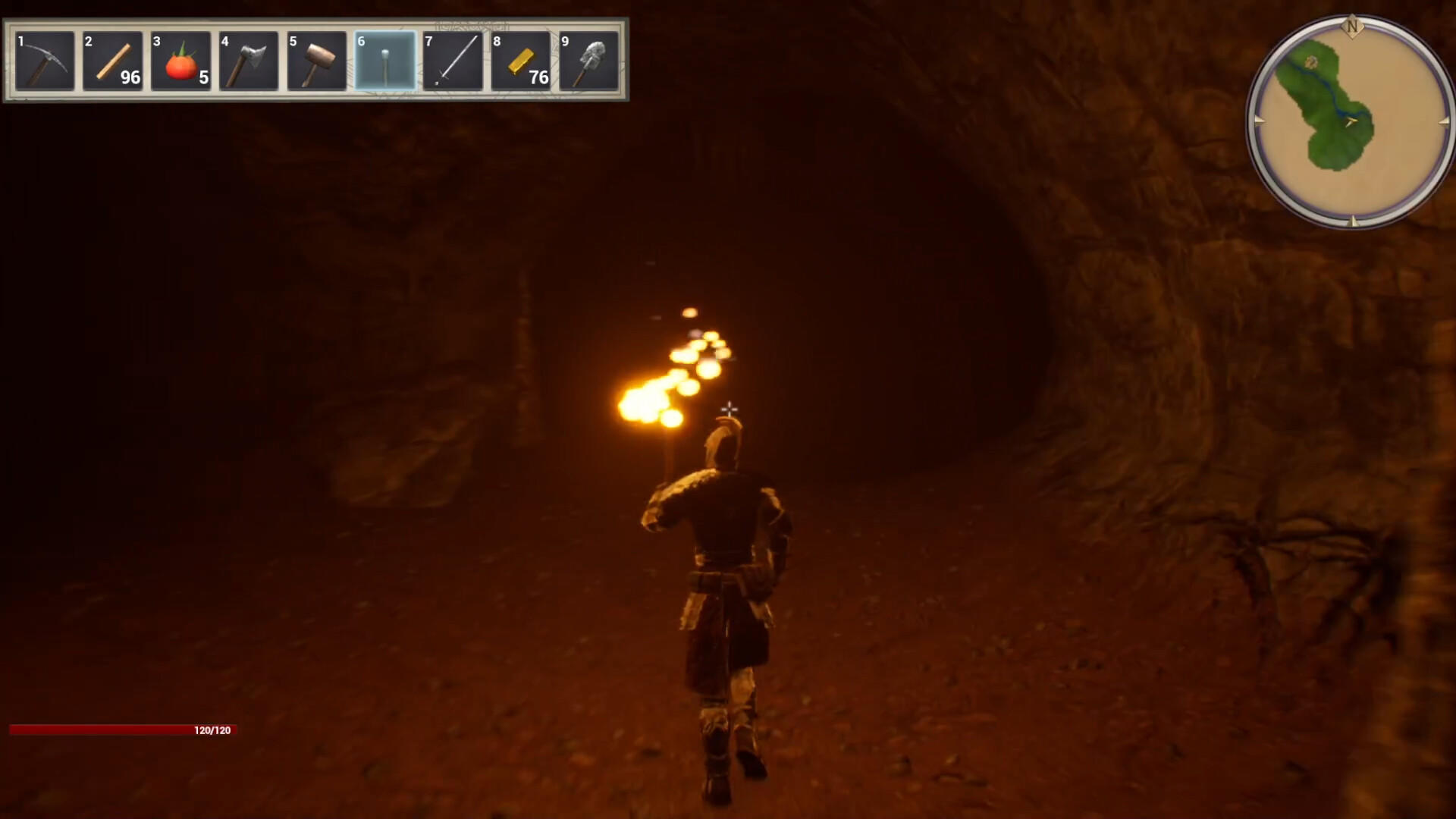Equip the sword in slot 7
Image resolution: width=1456 pixels, height=819 pixels.
(453, 61)
